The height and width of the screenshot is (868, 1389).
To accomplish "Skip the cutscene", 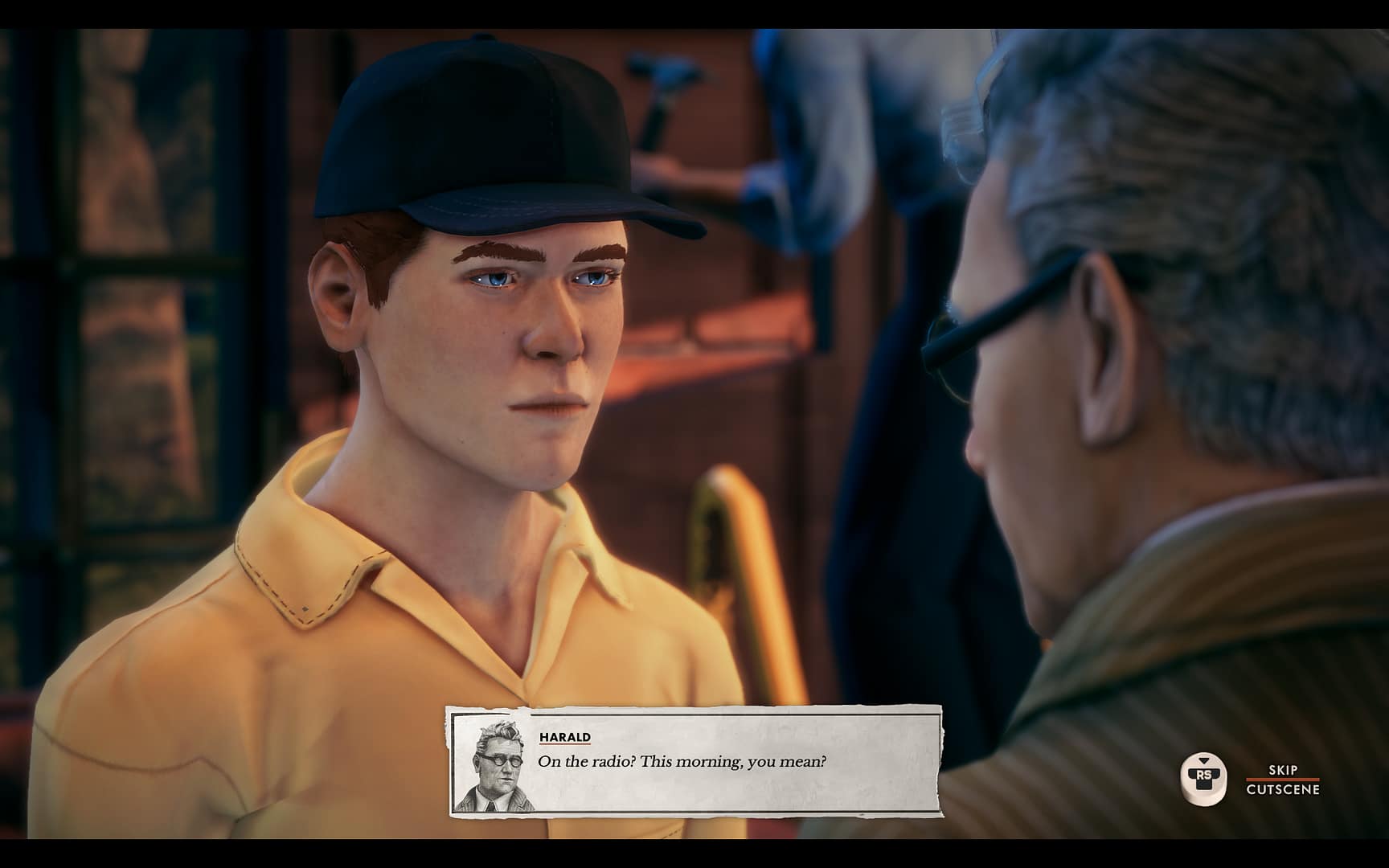I will [1282, 780].
